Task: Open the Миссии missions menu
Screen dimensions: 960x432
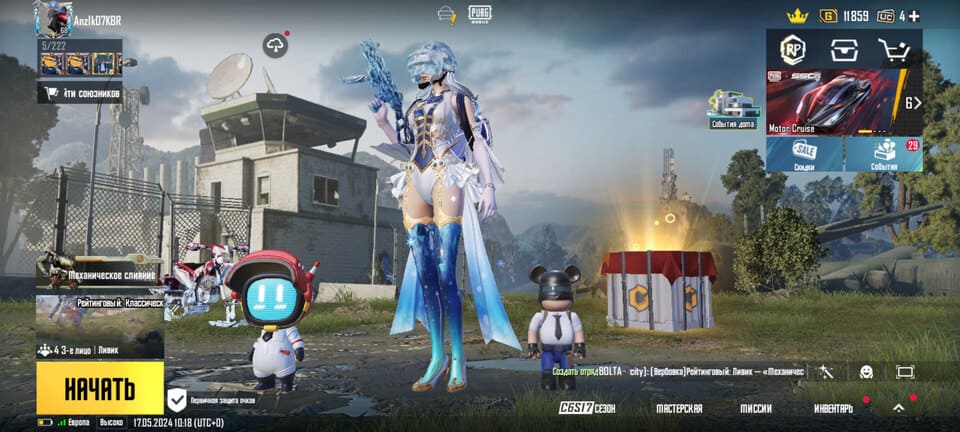Action: (x=756, y=408)
